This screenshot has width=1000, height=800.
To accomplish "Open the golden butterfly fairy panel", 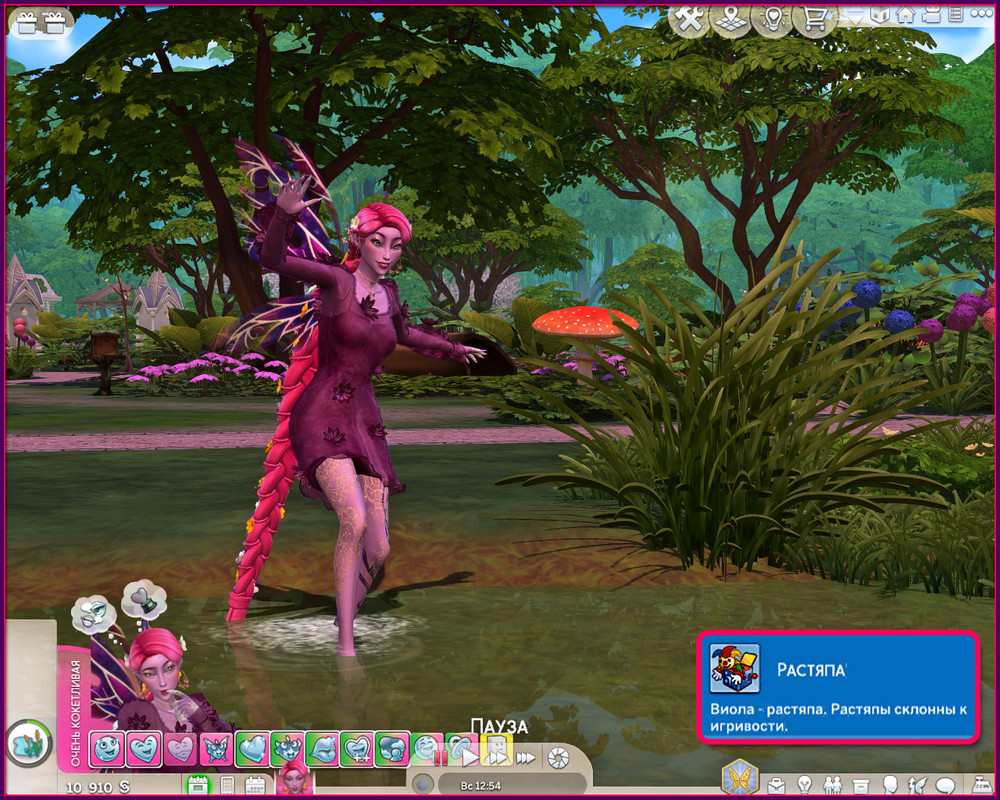I will pos(739,777).
